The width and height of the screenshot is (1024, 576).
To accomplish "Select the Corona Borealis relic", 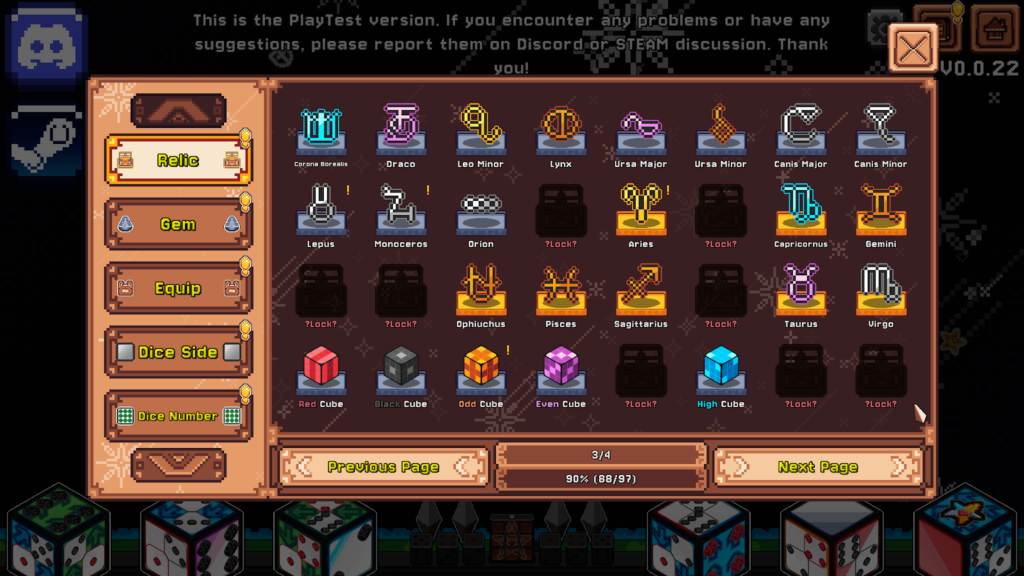I will 321,130.
